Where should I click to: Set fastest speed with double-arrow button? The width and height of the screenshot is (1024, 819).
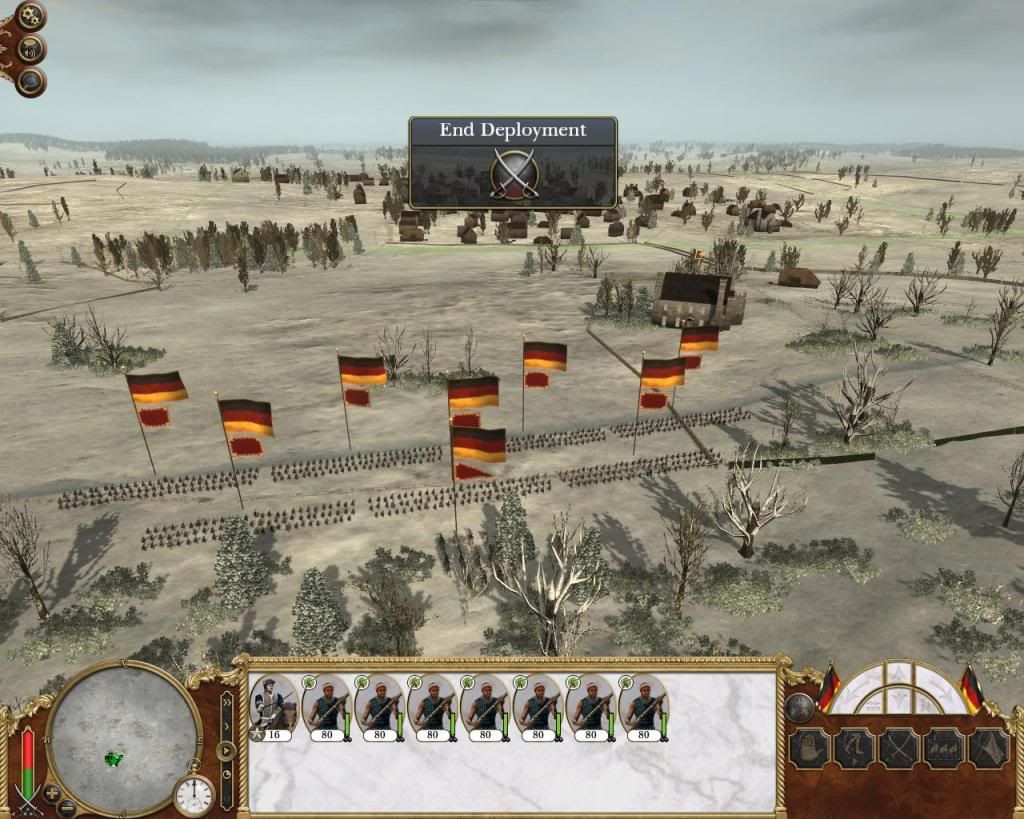pos(226,701)
